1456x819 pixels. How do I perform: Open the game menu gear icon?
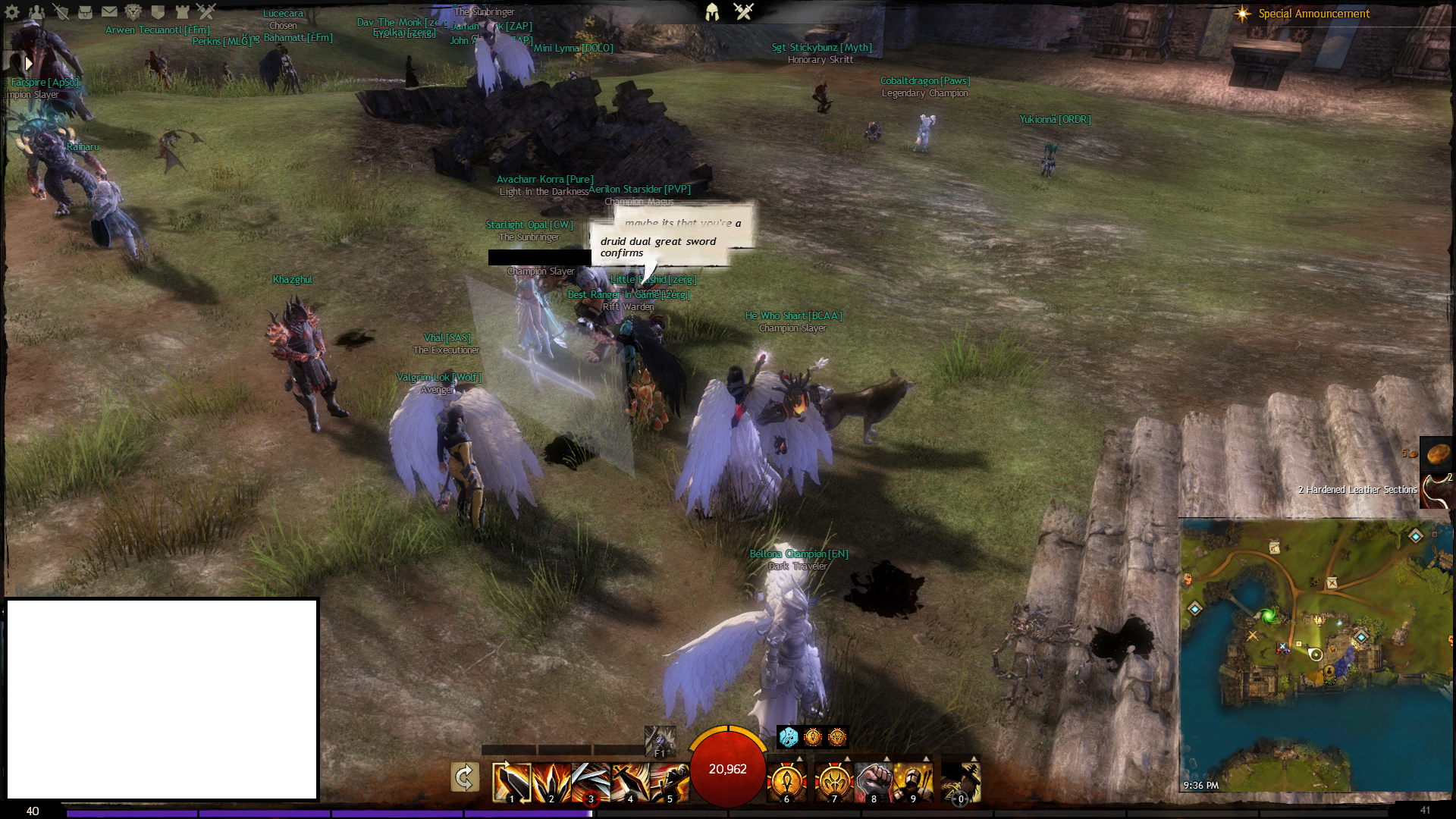[x=12, y=11]
